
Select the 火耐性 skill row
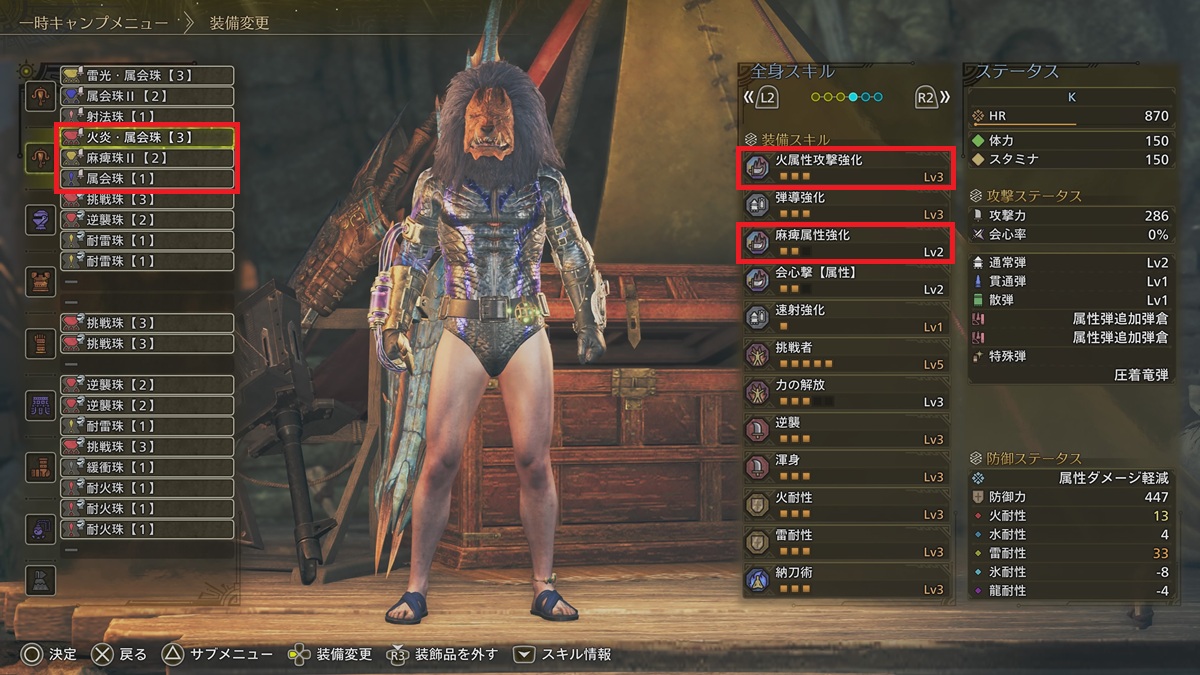point(845,505)
